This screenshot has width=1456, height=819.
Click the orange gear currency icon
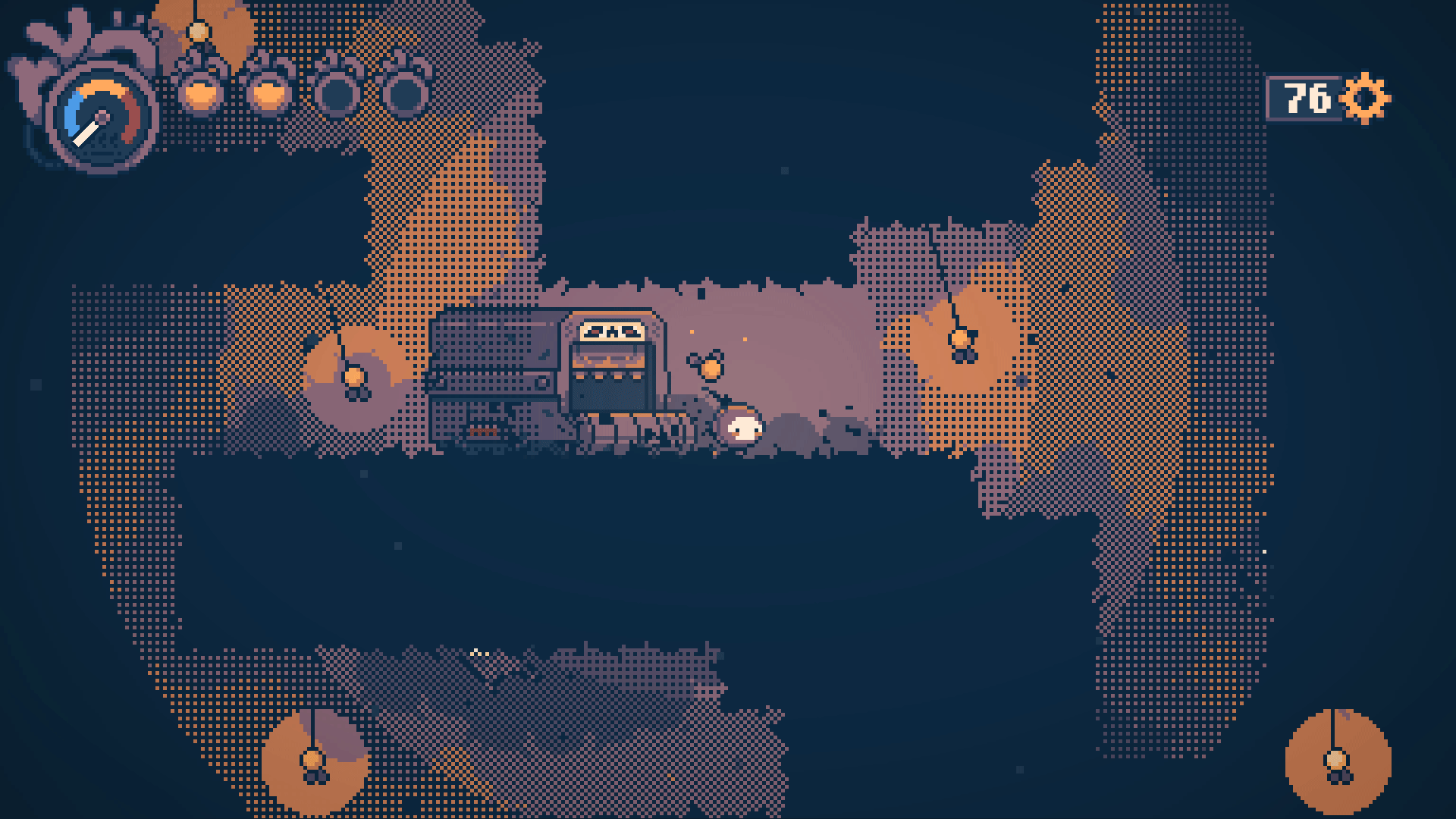[x=1365, y=97]
